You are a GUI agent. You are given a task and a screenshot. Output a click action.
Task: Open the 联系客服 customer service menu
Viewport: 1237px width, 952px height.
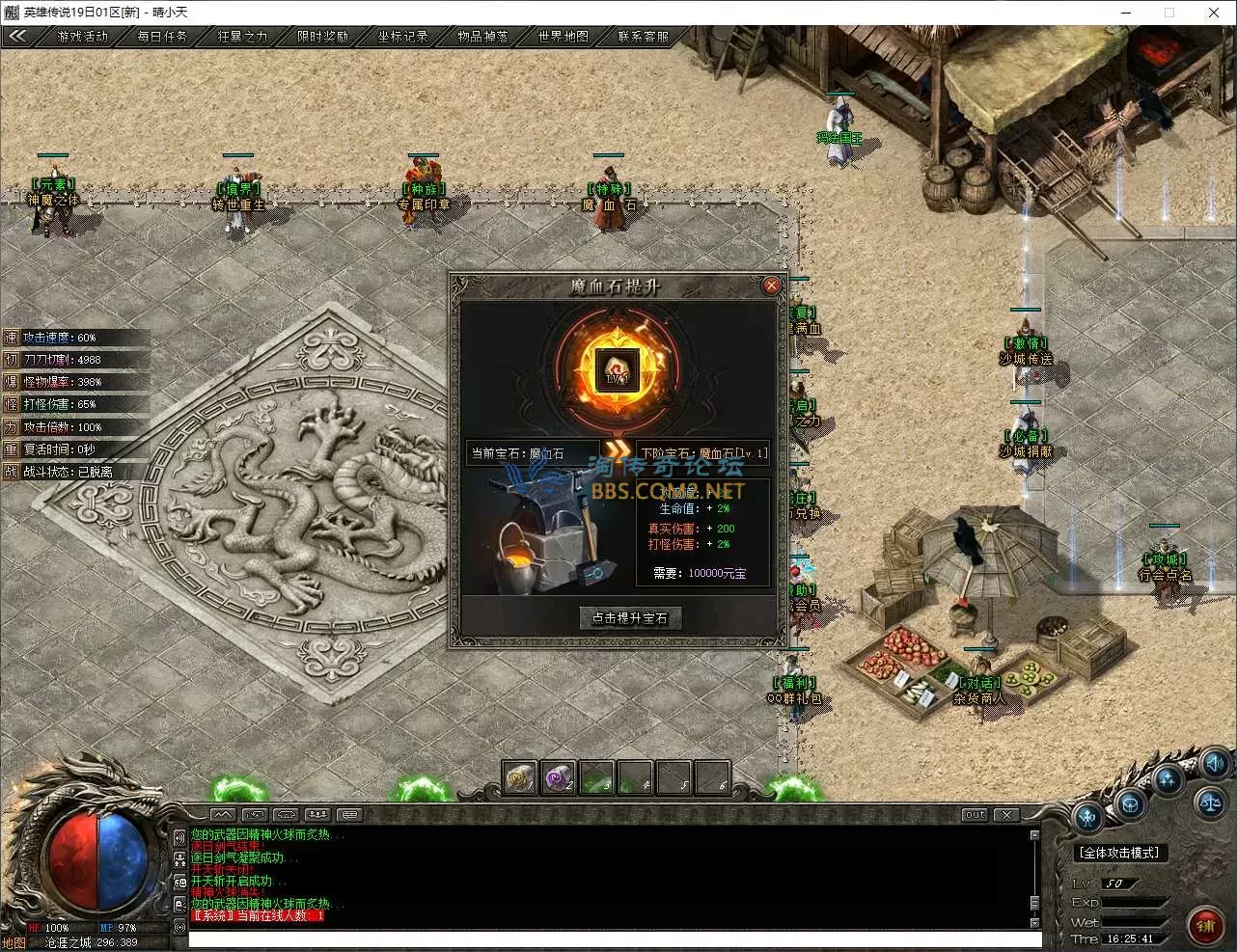[x=643, y=37]
